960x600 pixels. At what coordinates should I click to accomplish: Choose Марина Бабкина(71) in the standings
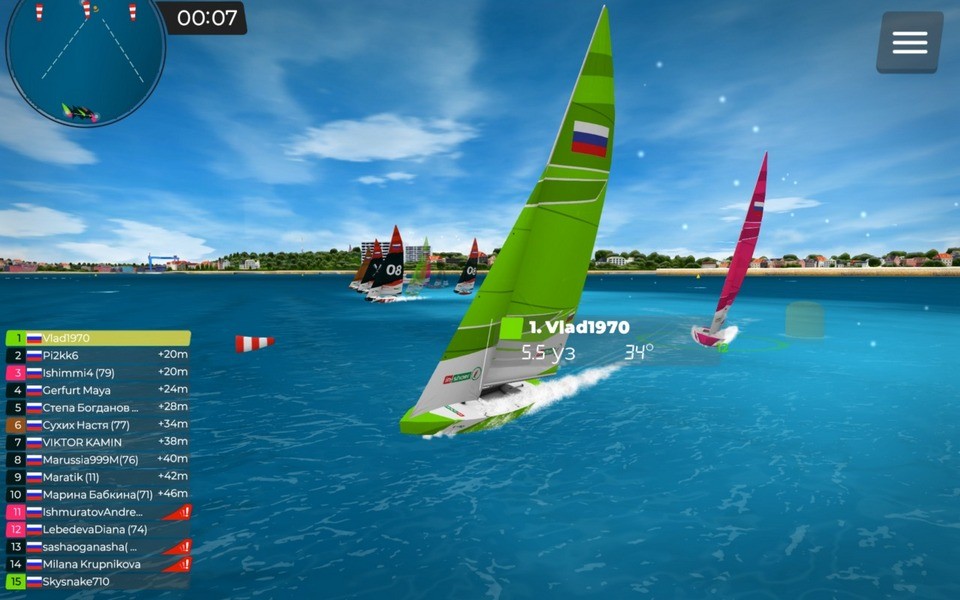pyautogui.click(x=98, y=494)
